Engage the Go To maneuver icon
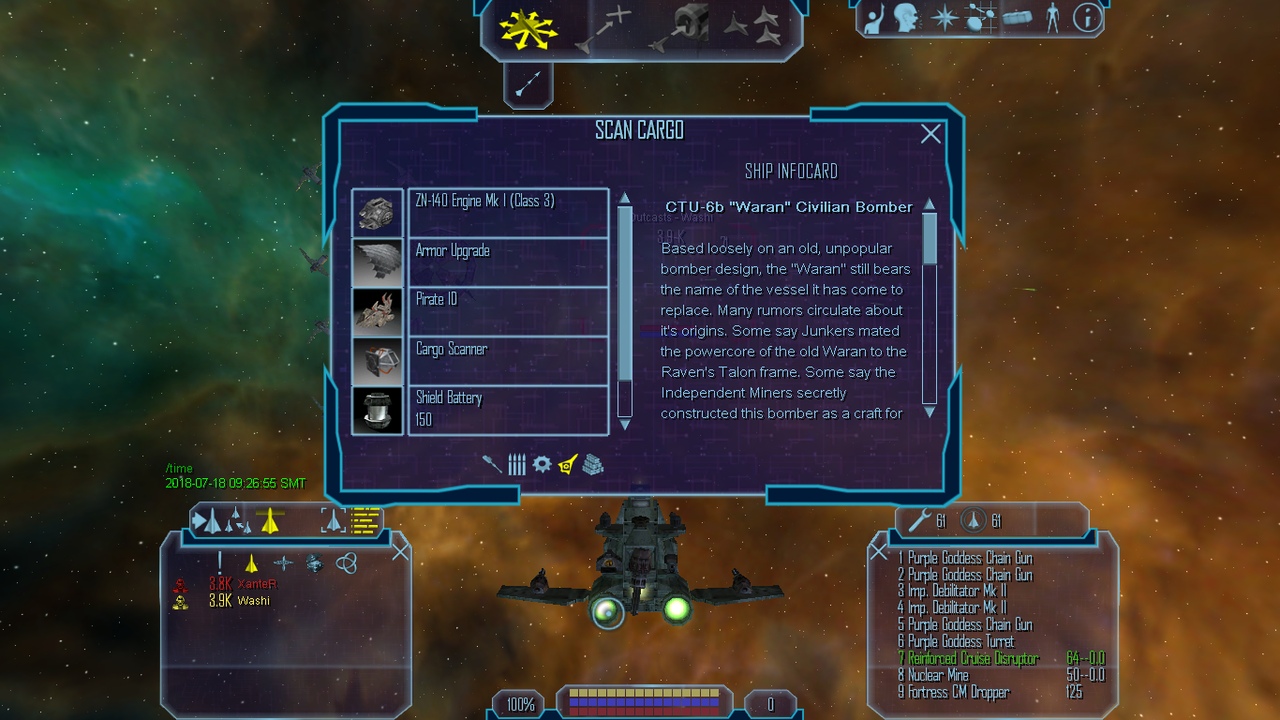This screenshot has width=1280, height=720. pos(604,27)
